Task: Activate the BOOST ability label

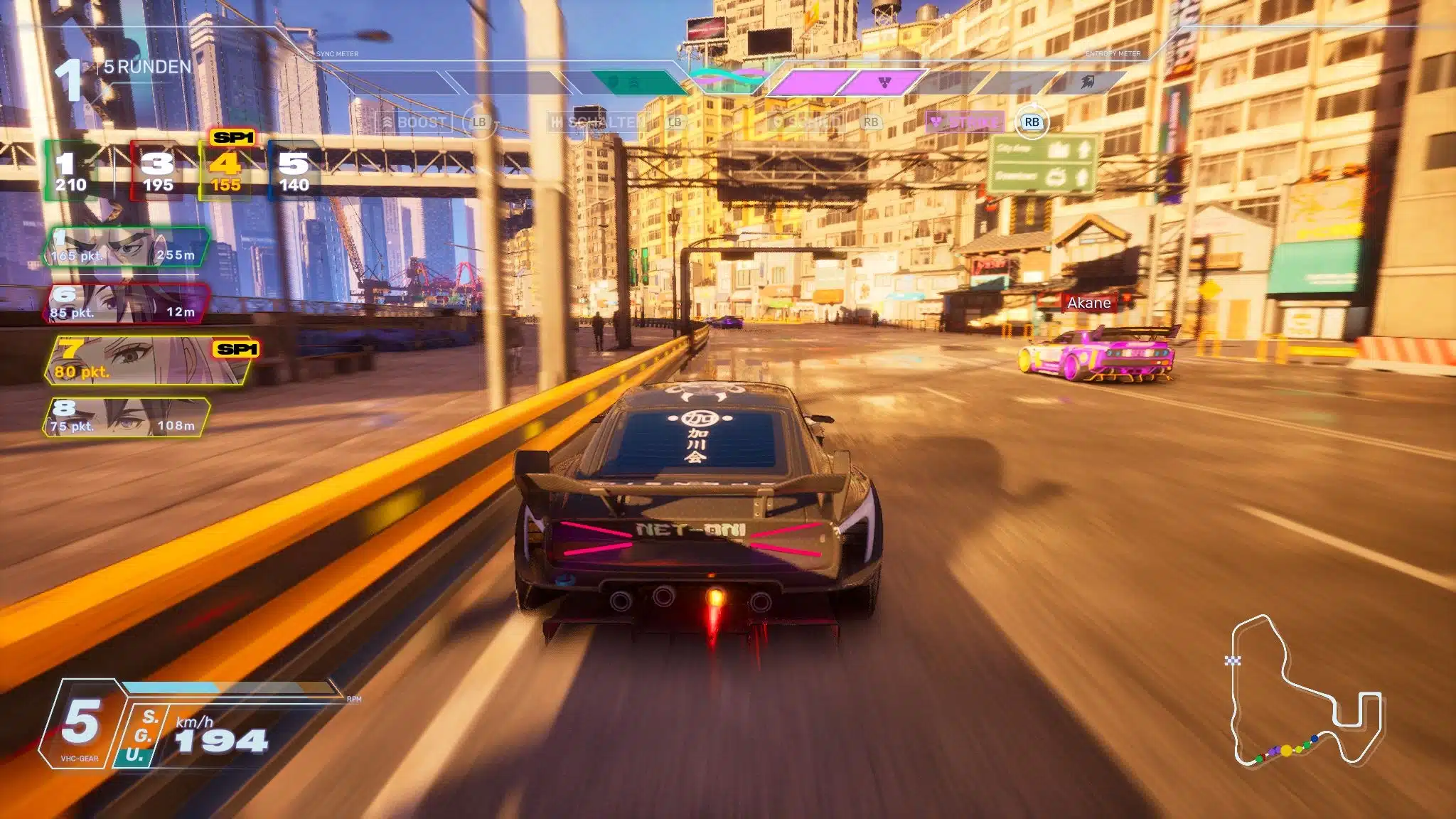Action: pyautogui.click(x=415, y=122)
